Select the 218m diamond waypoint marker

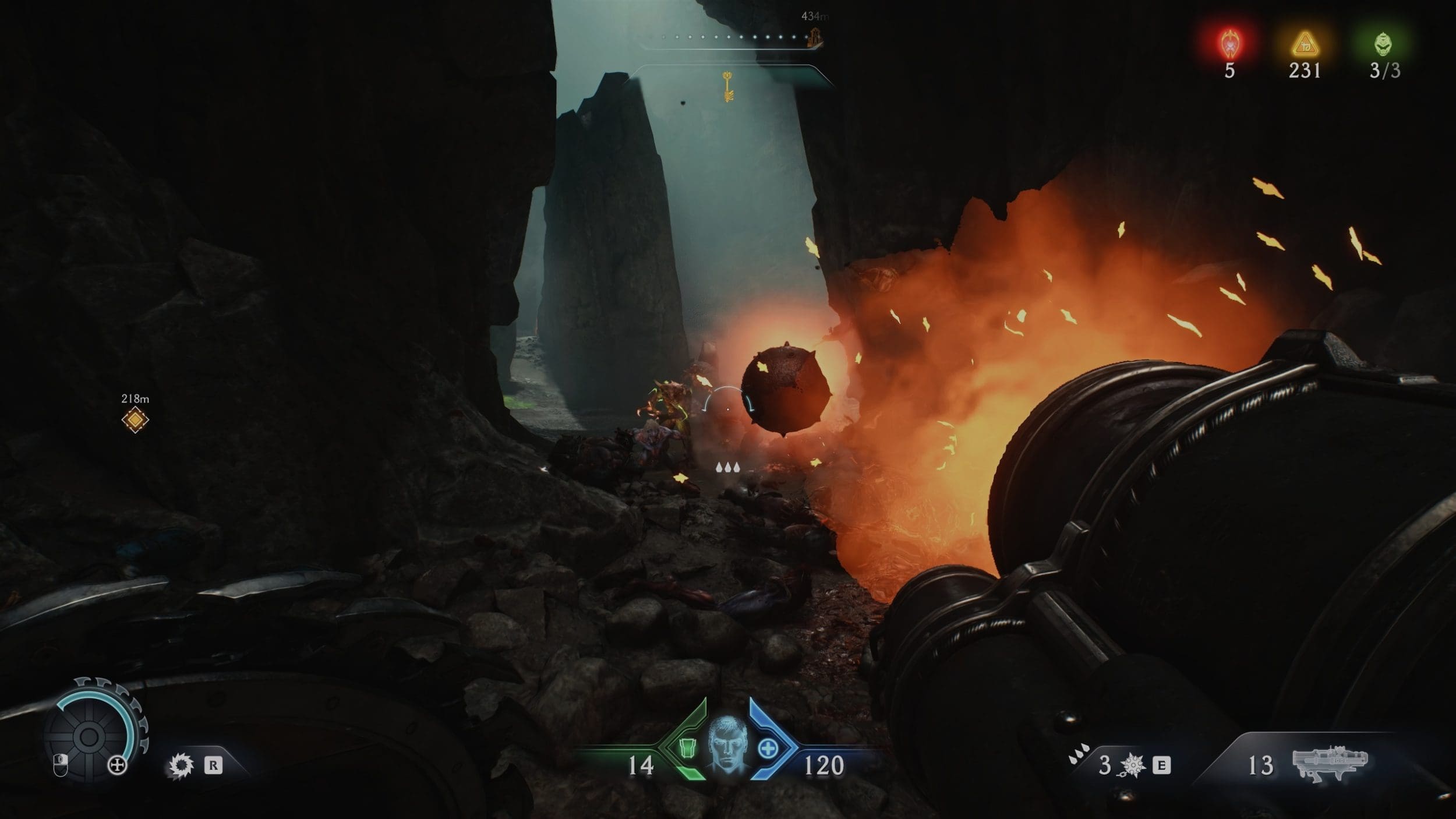coord(135,419)
